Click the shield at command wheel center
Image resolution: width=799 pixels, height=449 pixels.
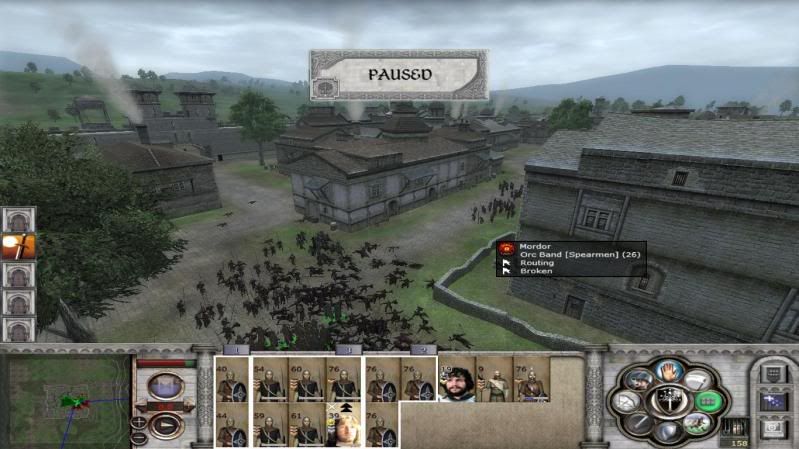point(665,402)
